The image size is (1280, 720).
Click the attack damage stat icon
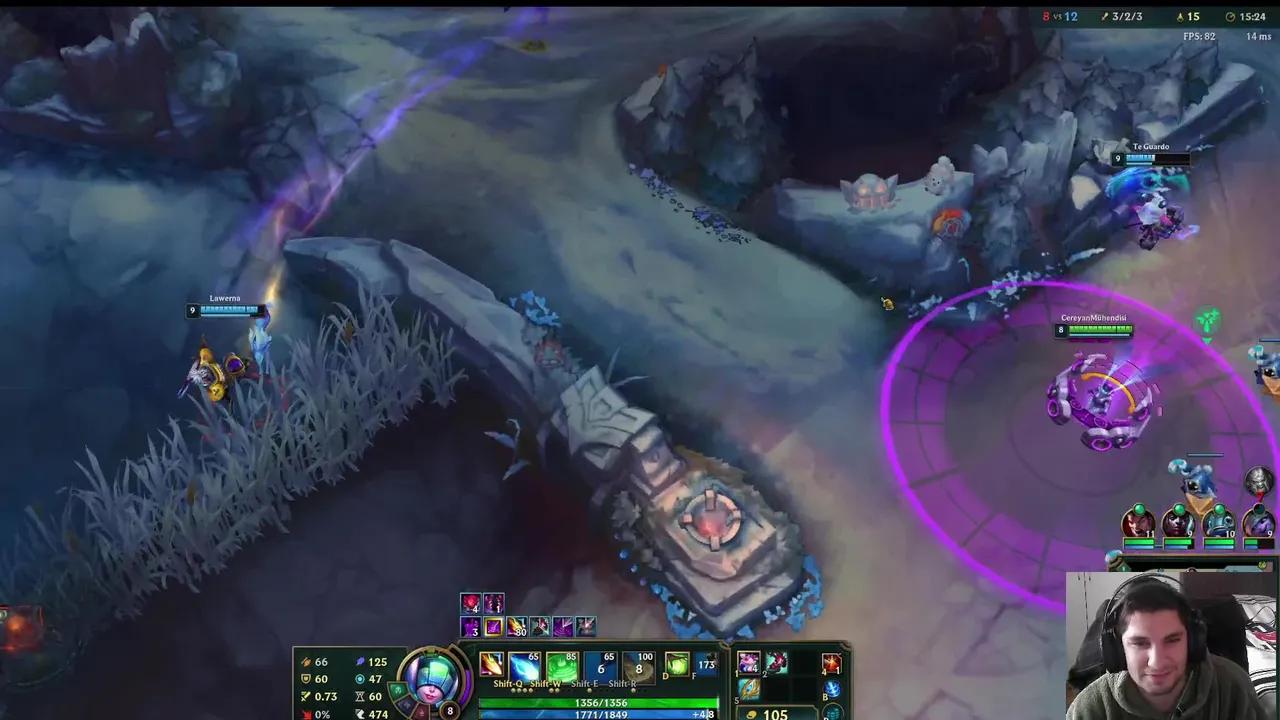click(x=306, y=662)
